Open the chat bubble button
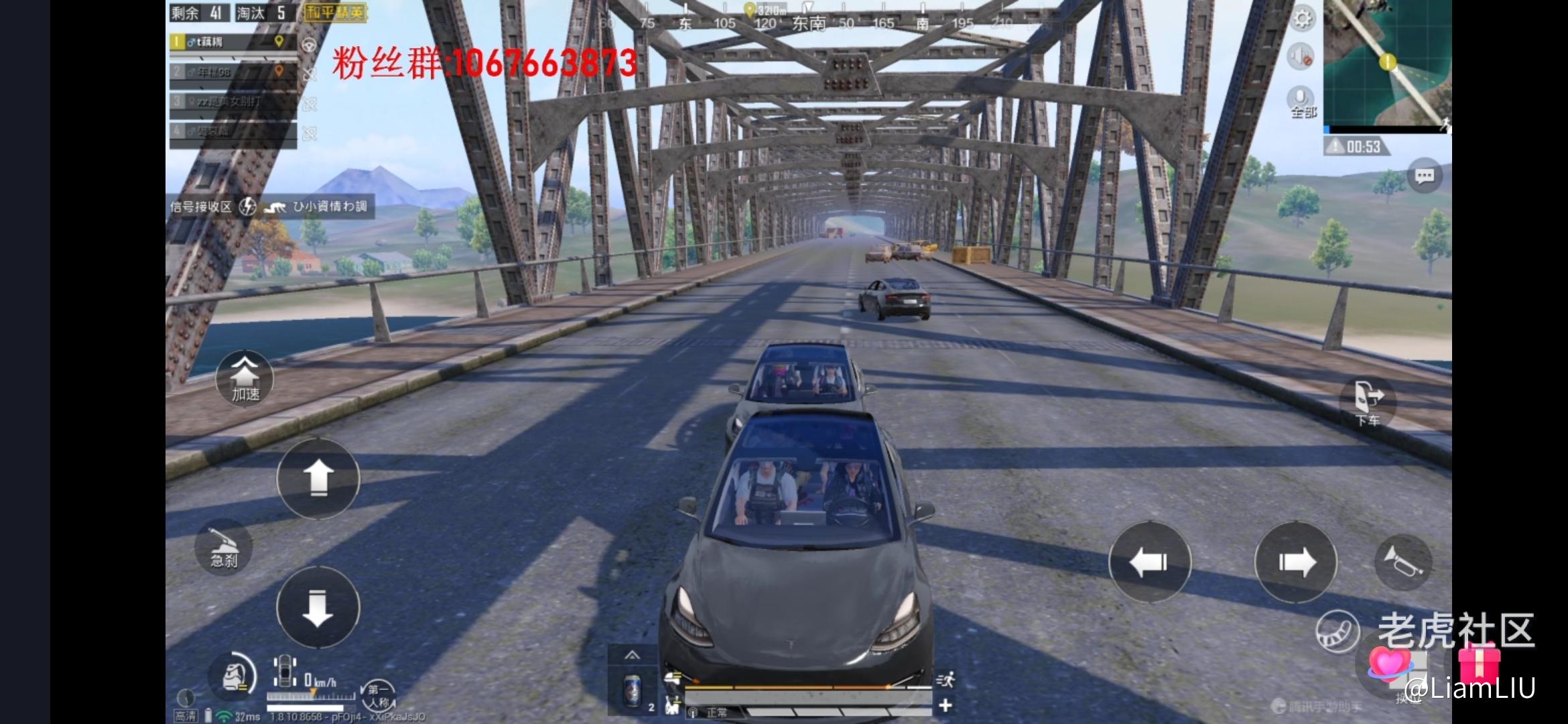1568x724 pixels. (x=1424, y=176)
